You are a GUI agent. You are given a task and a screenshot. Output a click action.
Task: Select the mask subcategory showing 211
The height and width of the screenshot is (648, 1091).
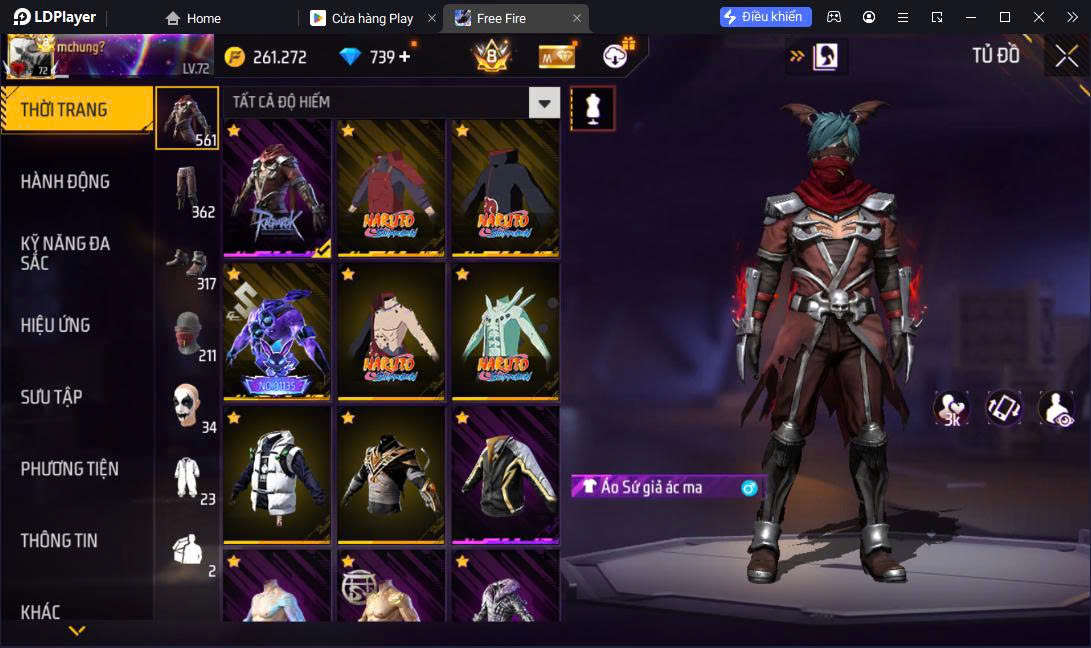[x=187, y=334]
